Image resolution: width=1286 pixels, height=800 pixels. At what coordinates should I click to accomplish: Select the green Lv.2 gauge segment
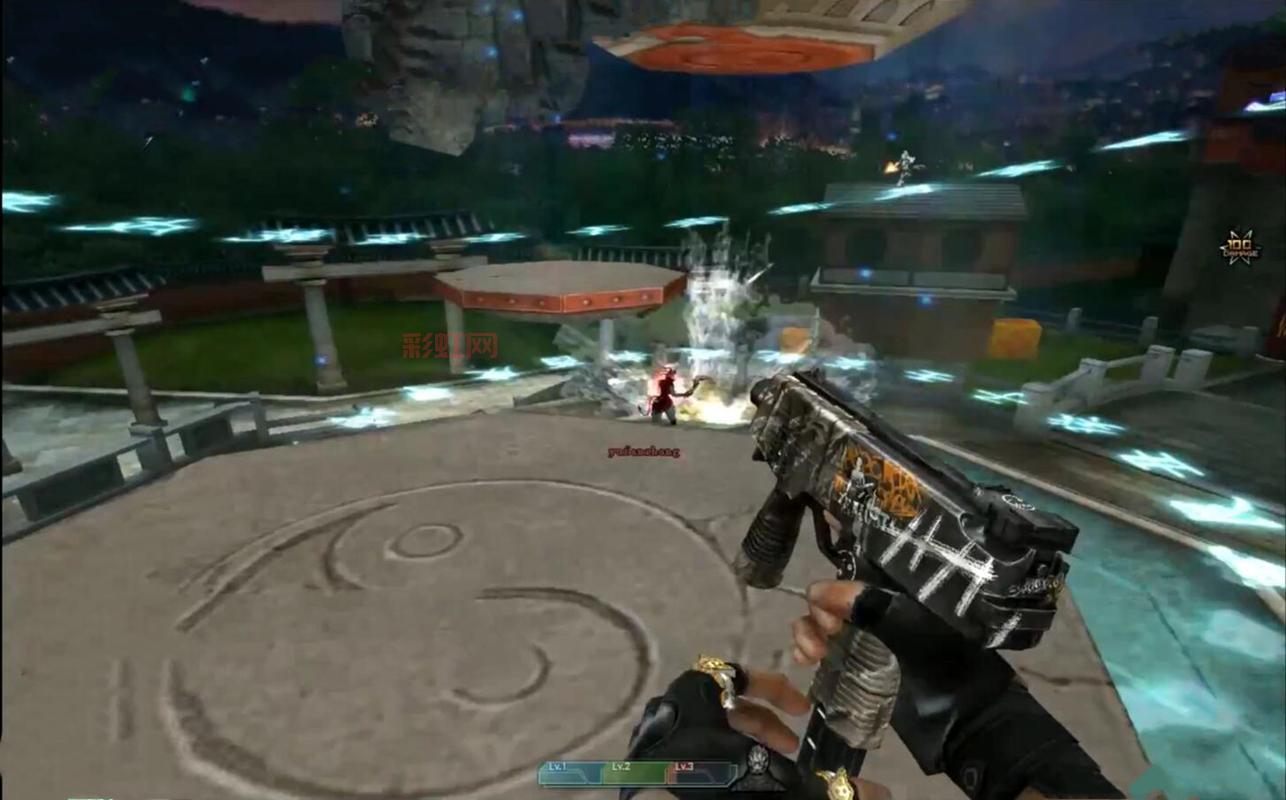point(635,773)
